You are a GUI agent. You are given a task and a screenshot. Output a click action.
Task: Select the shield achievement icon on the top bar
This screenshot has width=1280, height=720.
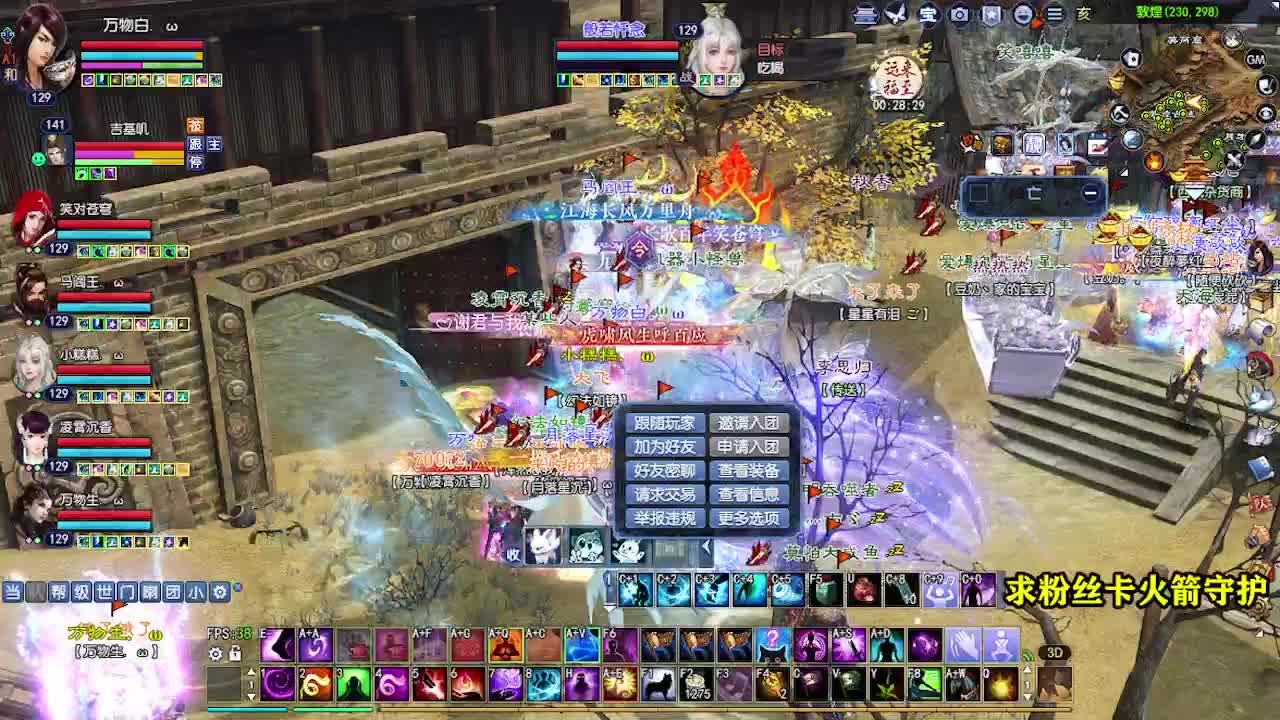click(x=990, y=15)
